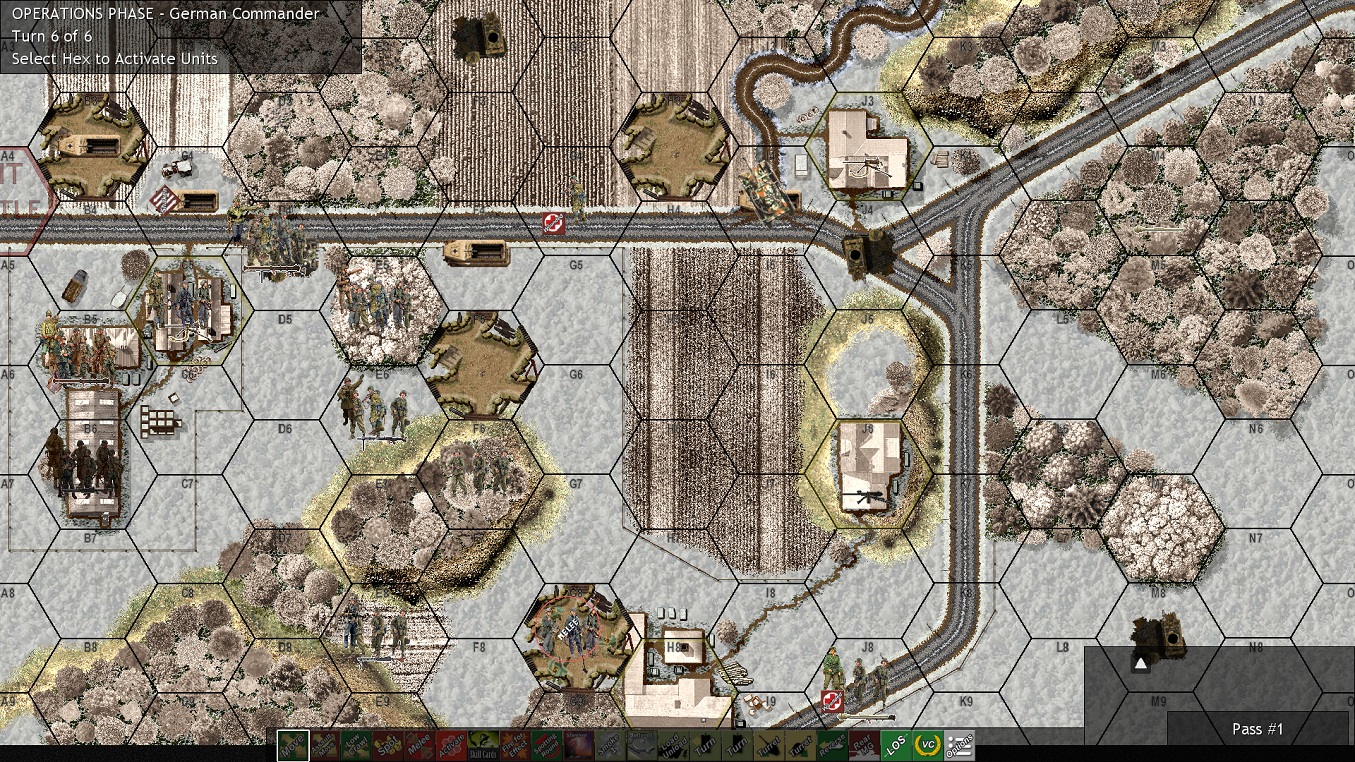The image size is (1355, 762).
Task: Order a Spotting Round
Action: [x=545, y=745]
